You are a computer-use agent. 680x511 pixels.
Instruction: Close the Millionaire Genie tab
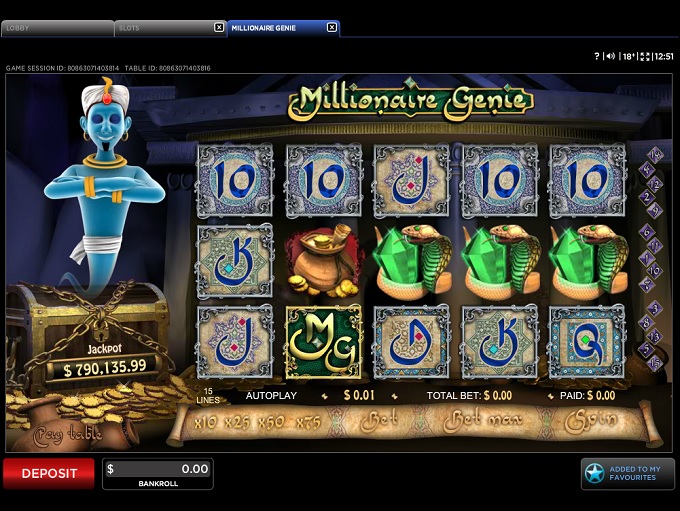click(332, 28)
